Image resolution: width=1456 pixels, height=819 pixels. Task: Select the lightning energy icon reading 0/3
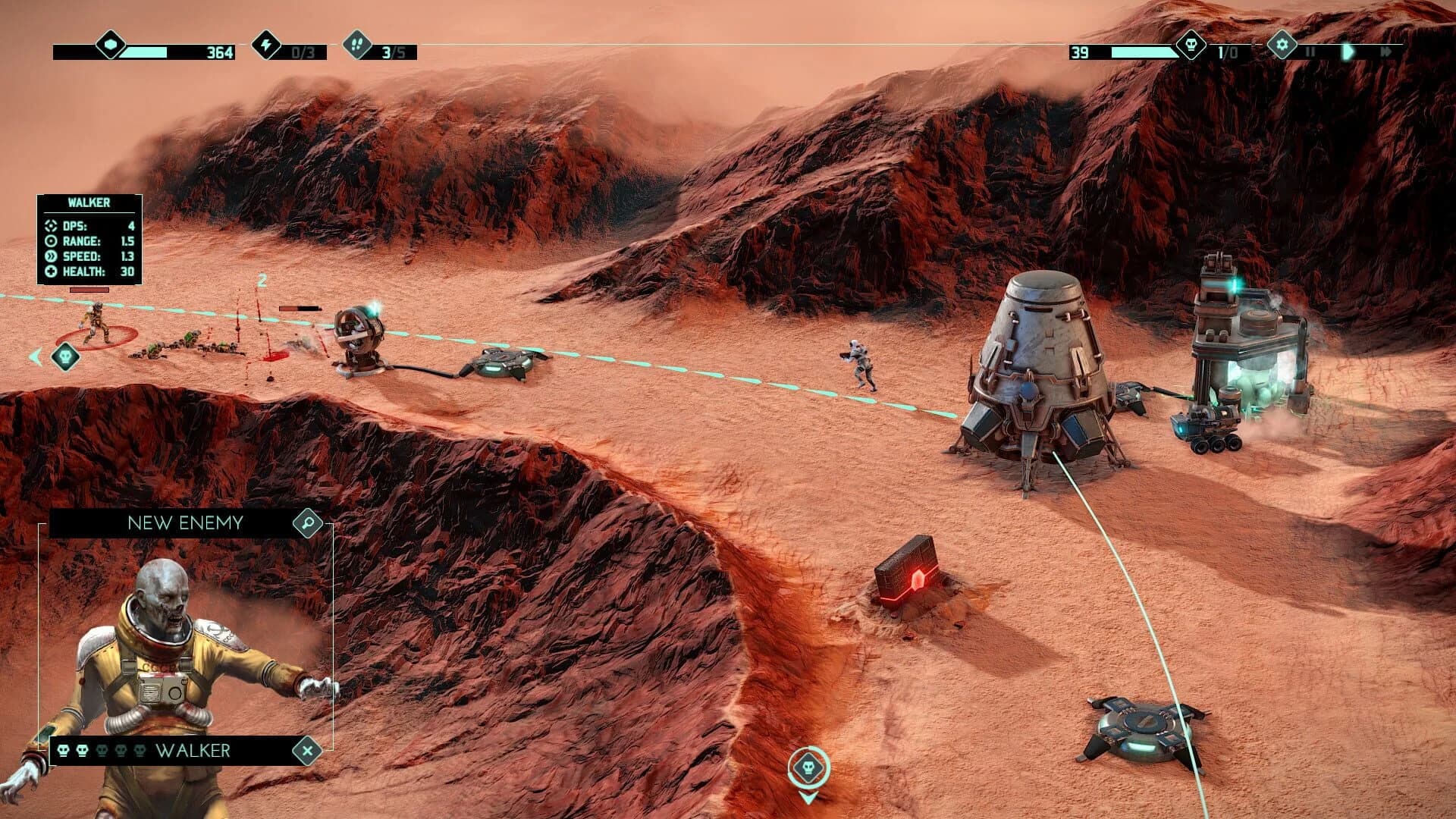click(265, 47)
